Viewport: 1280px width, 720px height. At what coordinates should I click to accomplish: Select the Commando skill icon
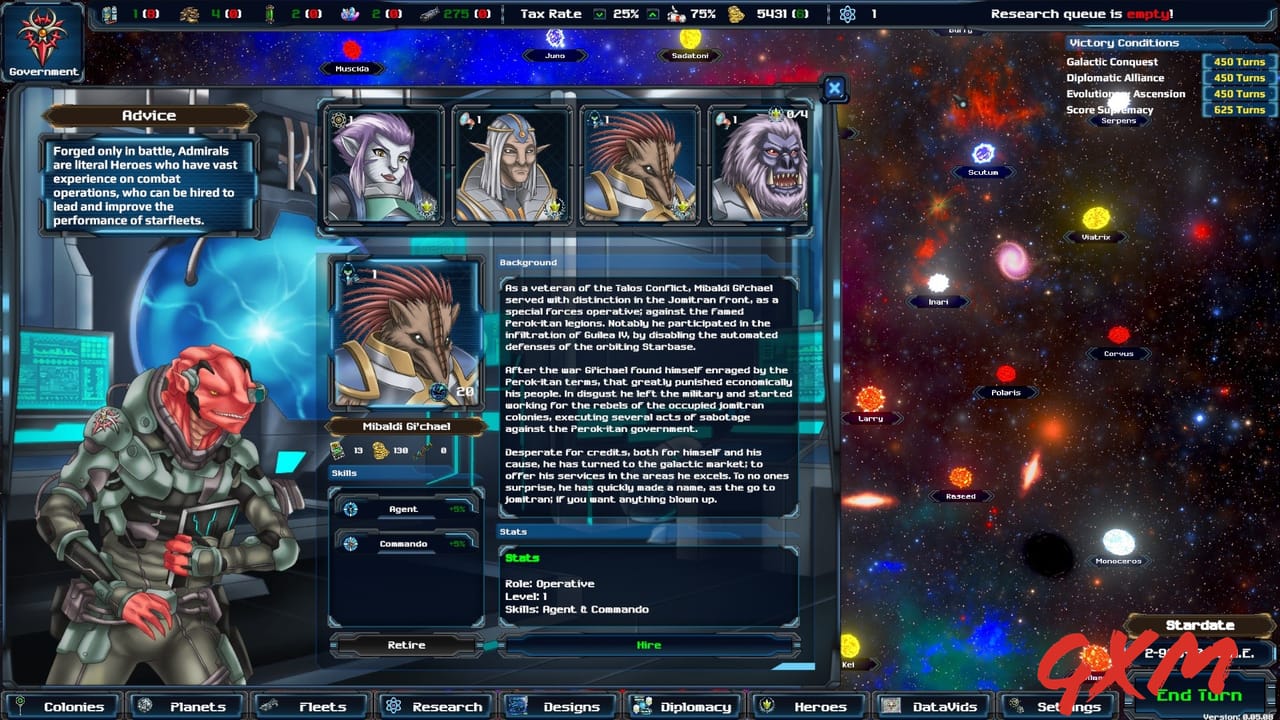tap(351, 544)
